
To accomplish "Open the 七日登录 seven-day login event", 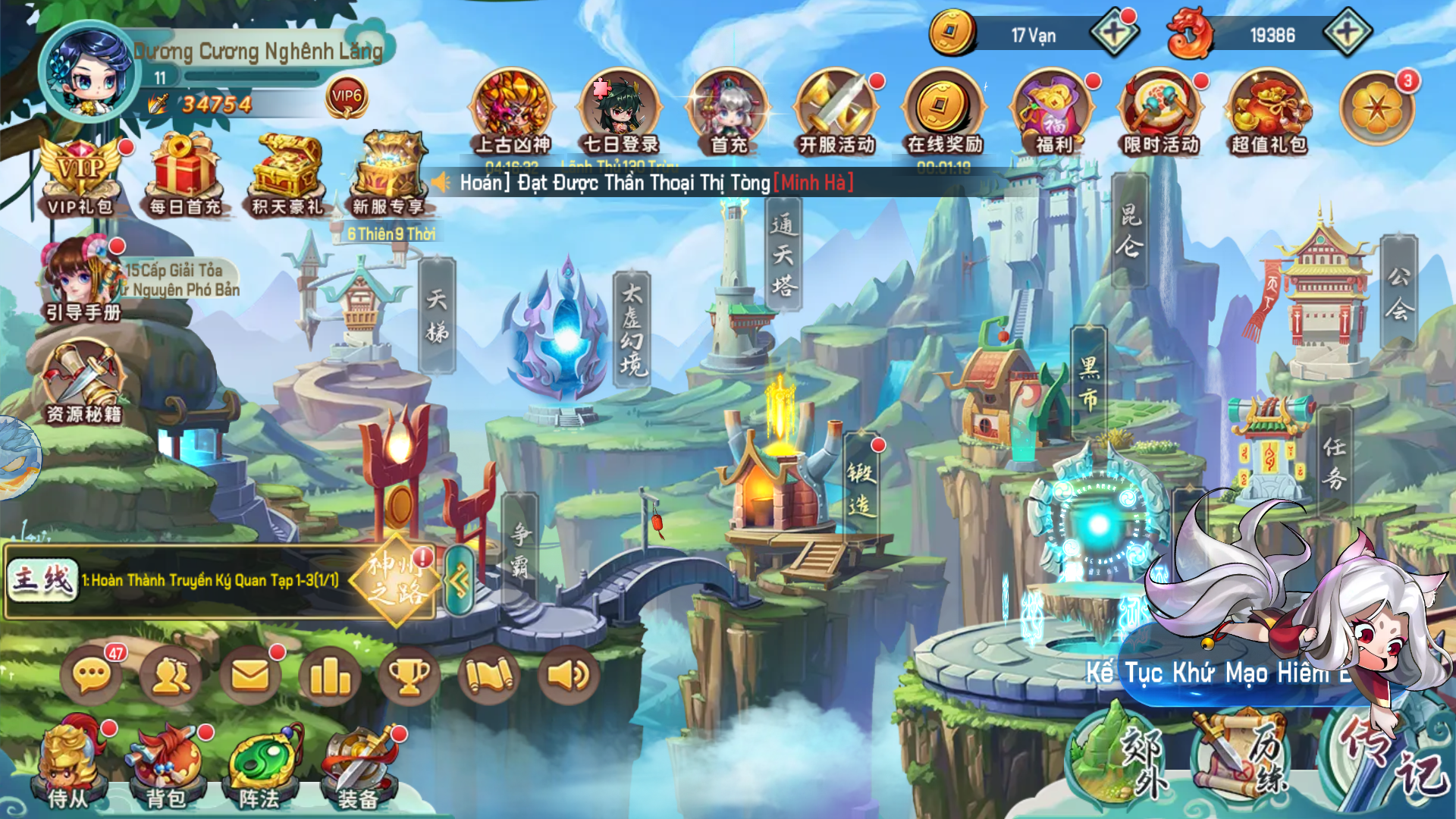I will [620, 112].
